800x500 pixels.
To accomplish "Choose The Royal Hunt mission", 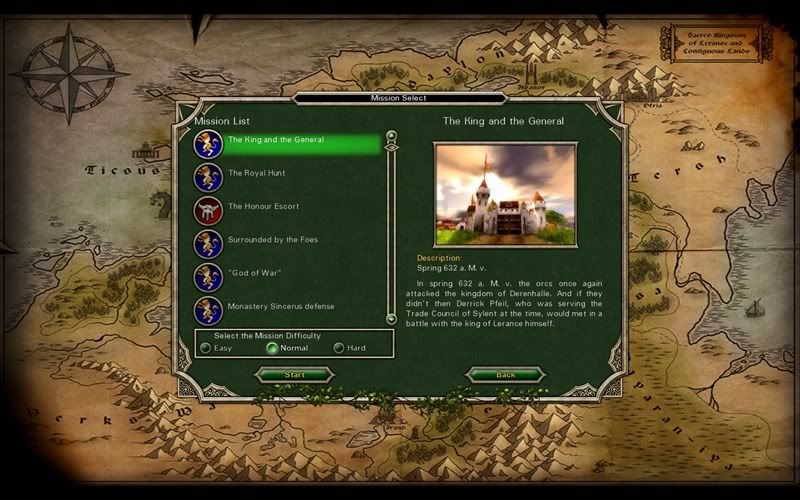I will [x=256, y=173].
